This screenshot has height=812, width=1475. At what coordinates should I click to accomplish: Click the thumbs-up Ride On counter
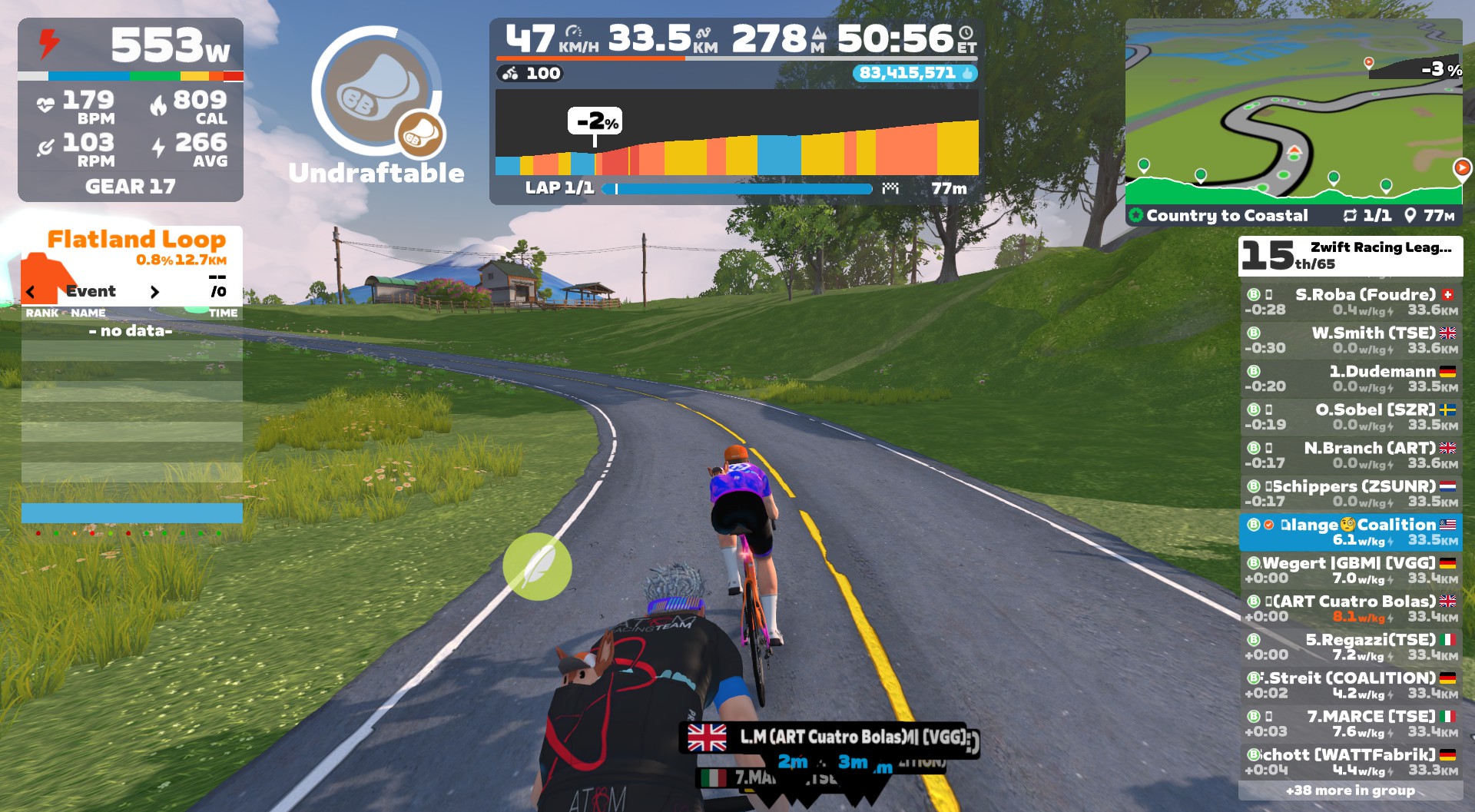[x=914, y=73]
